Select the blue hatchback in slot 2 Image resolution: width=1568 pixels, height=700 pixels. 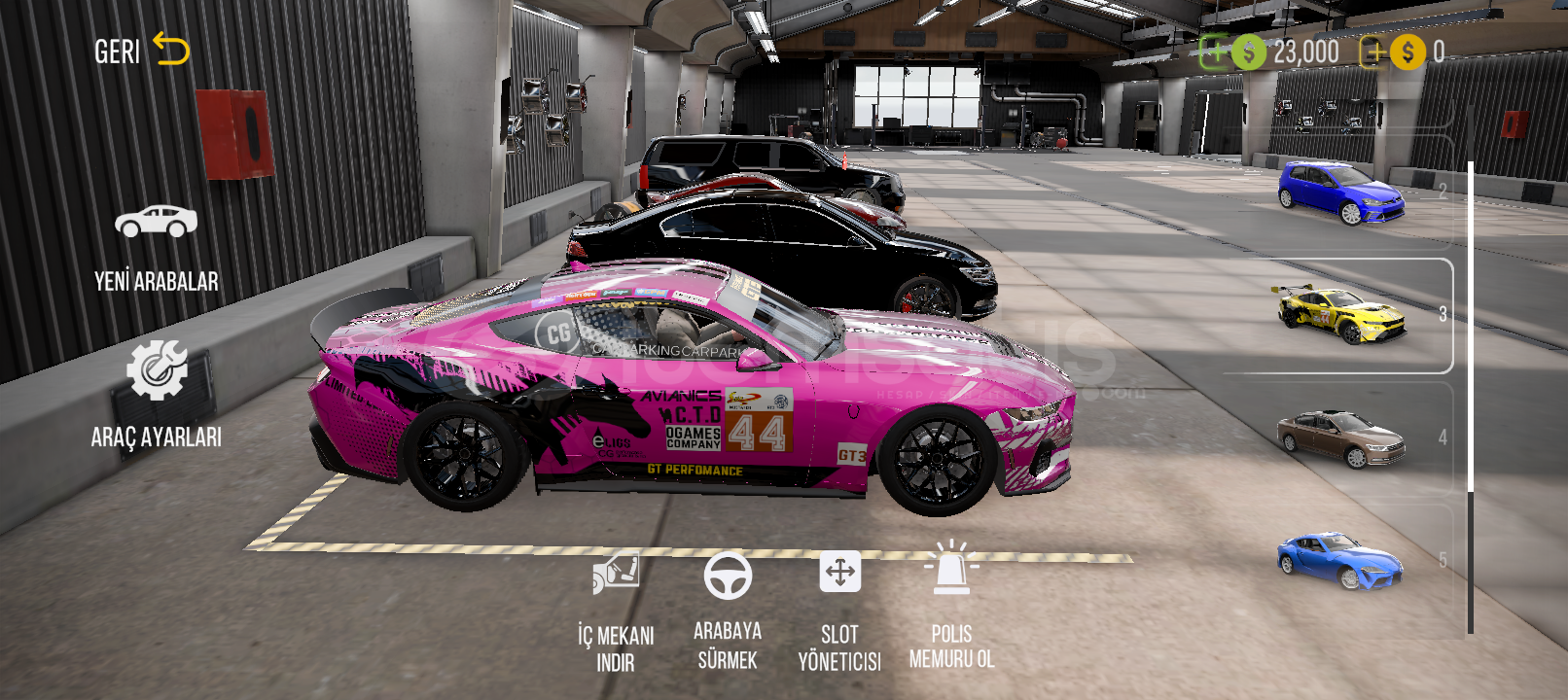click(1340, 192)
